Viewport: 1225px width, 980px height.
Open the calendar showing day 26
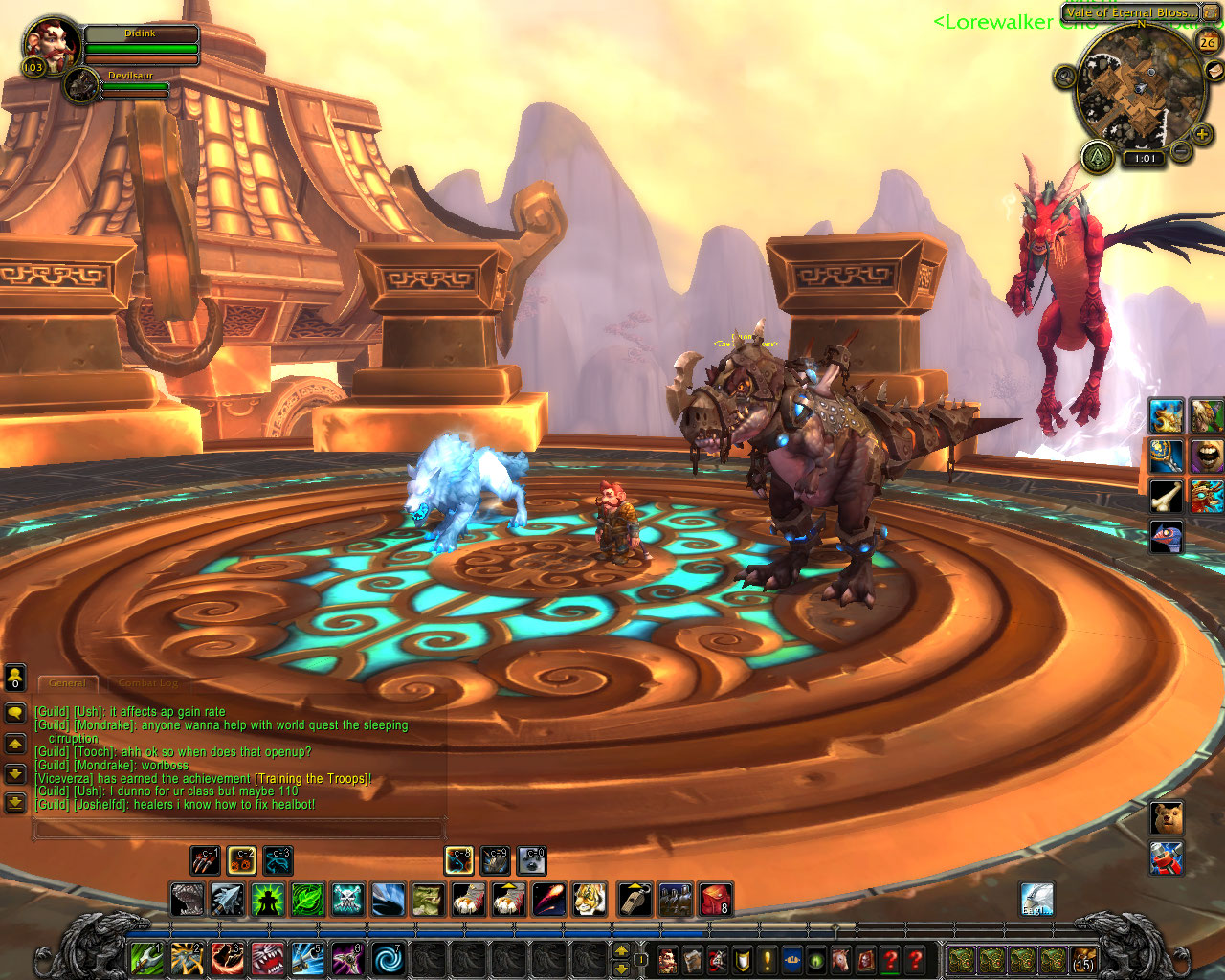point(1208,41)
